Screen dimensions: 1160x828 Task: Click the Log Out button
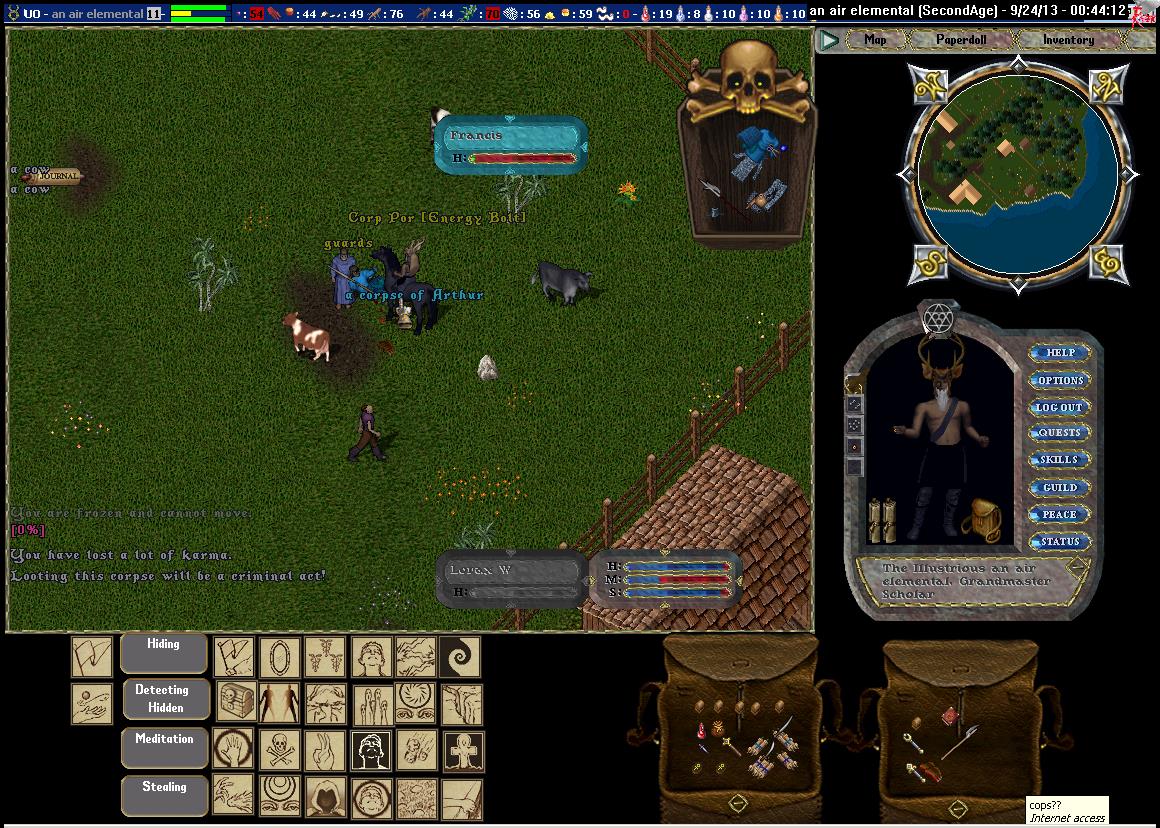pos(1060,407)
